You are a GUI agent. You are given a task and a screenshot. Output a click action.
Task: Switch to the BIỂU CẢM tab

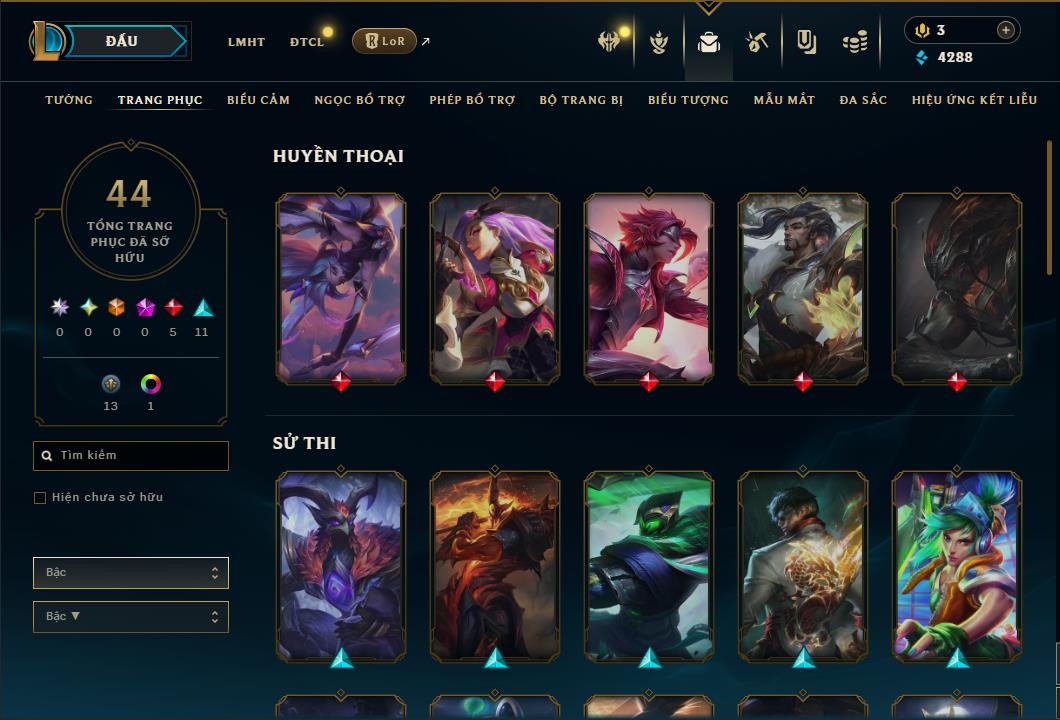click(x=258, y=100)
